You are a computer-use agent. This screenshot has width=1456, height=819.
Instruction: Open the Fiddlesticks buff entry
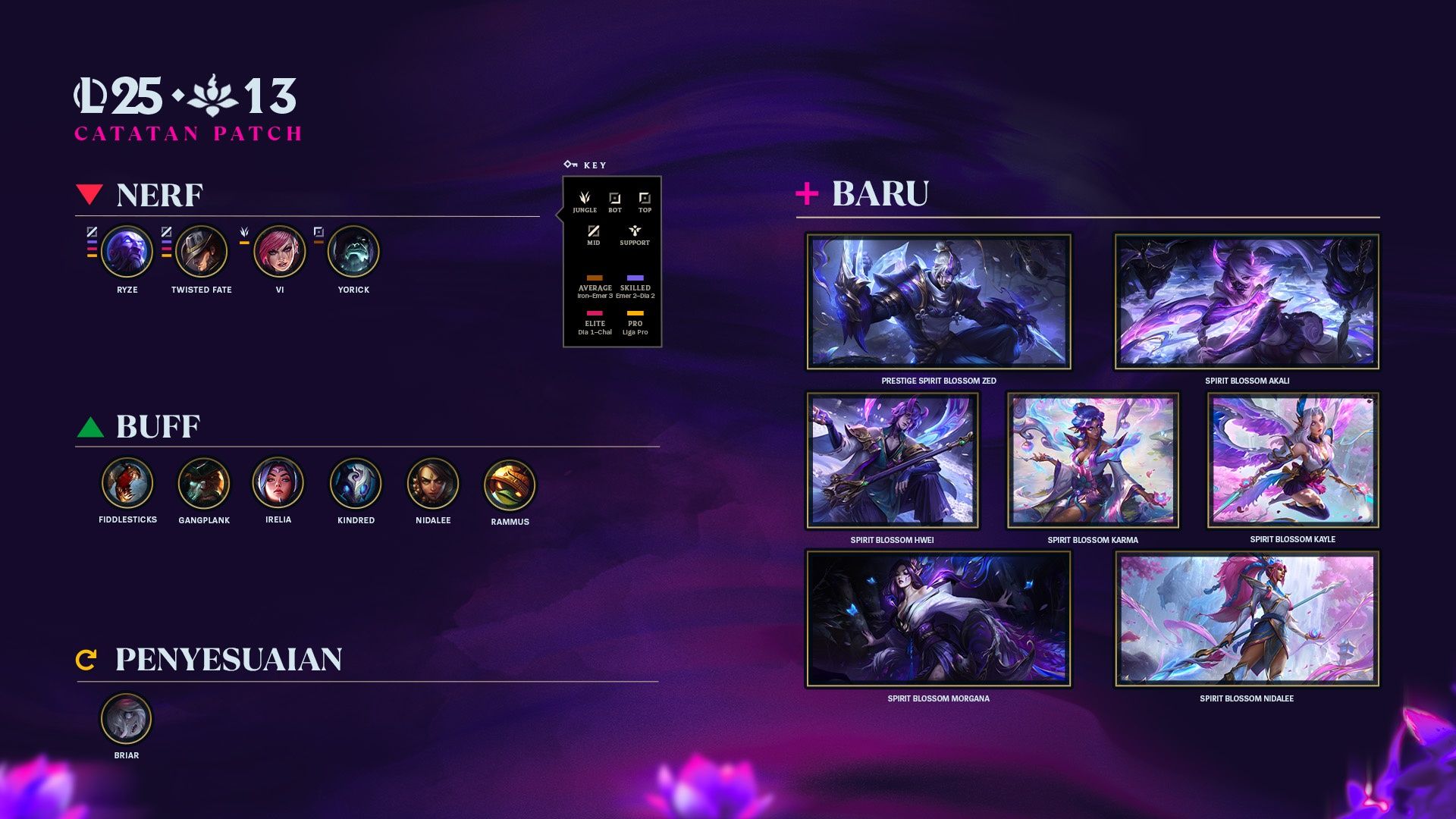[127, 483]
